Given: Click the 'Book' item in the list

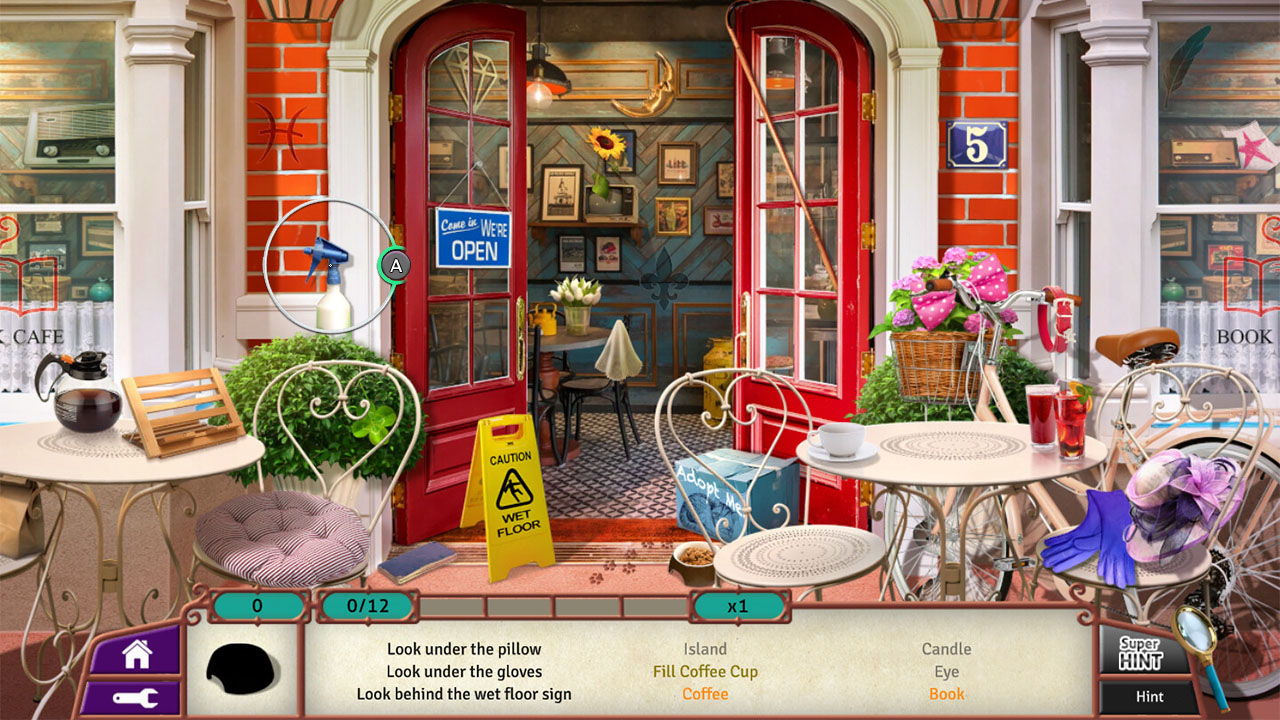Looking at the screenshot, I should [946, 694].
